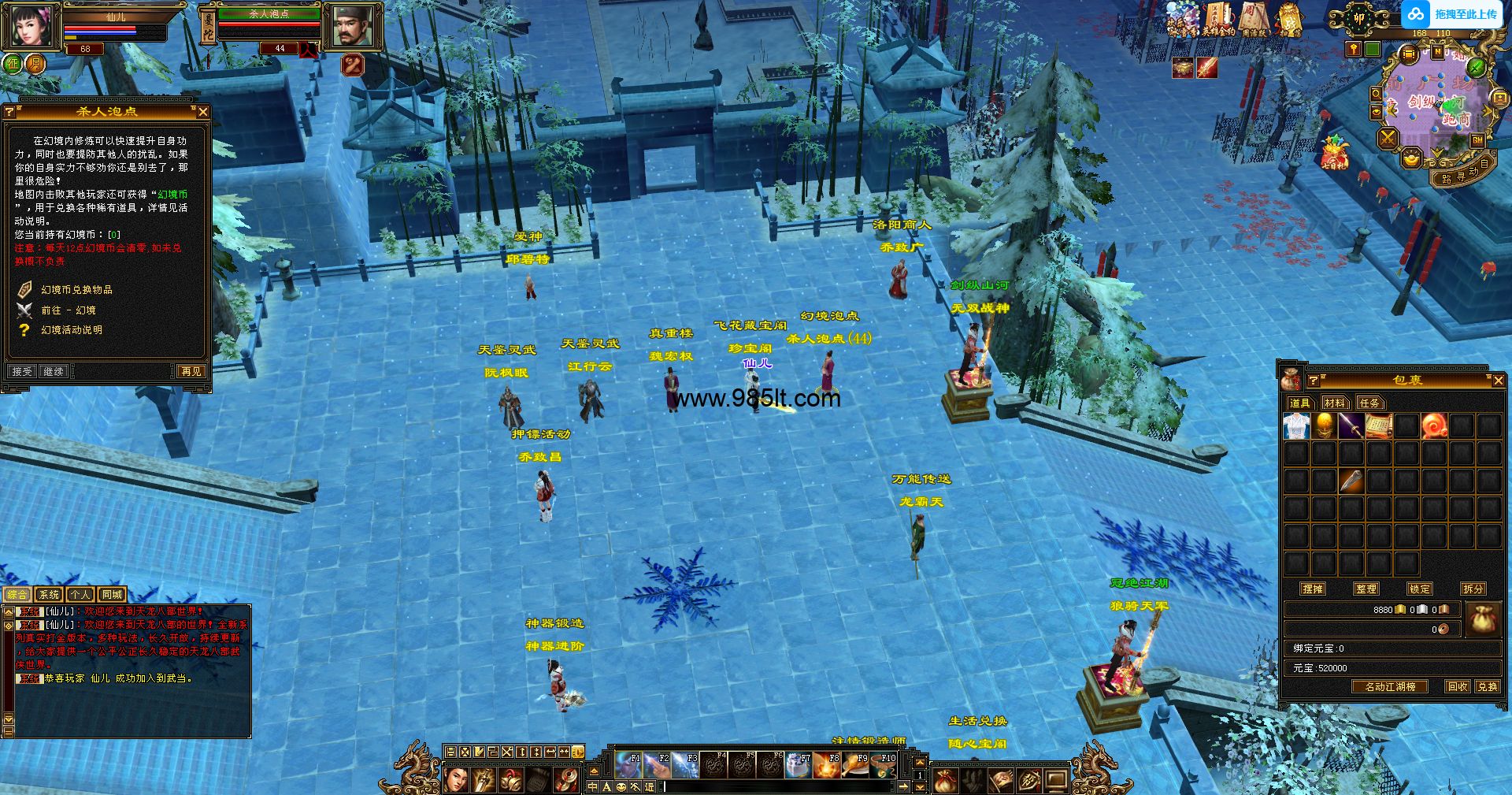Open the 名动江湖榜 ranking button
Image resolution: width=1512 pixels, height=795 pixels.
1390,686
